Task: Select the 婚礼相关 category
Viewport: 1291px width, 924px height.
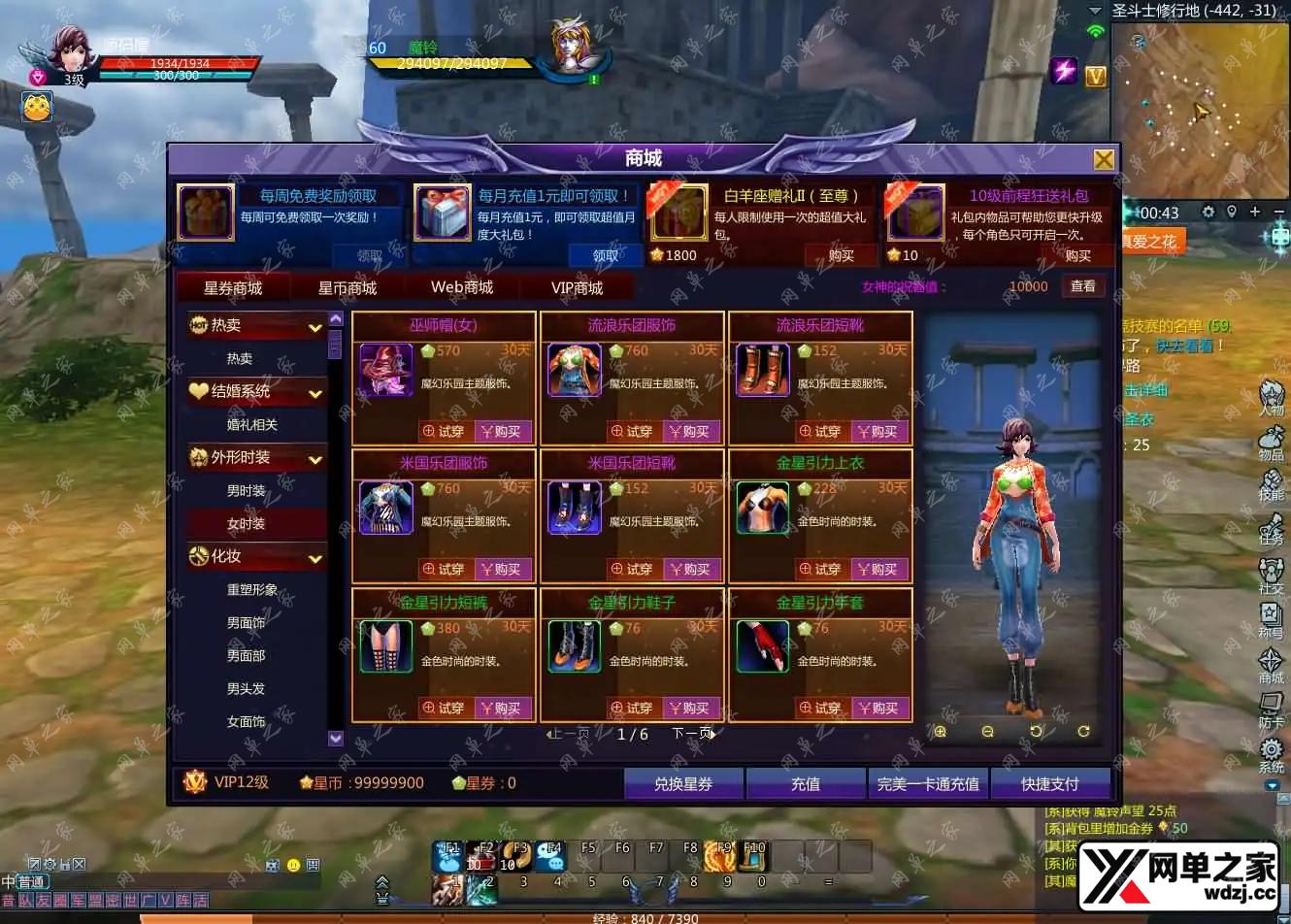Action: [251, 425]
